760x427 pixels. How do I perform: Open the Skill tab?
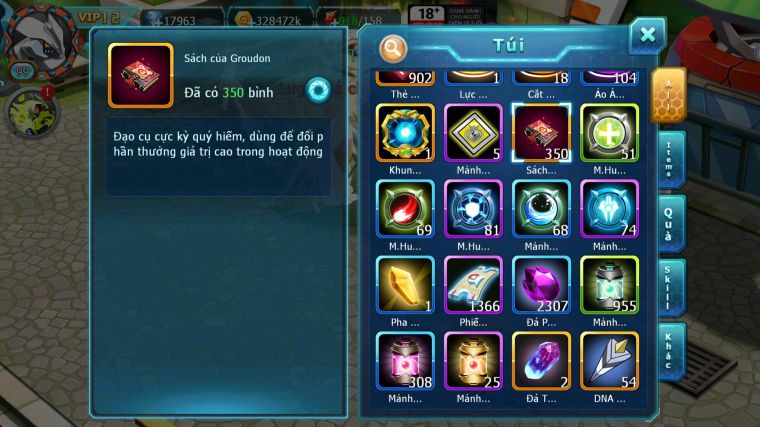click(672, 286)
